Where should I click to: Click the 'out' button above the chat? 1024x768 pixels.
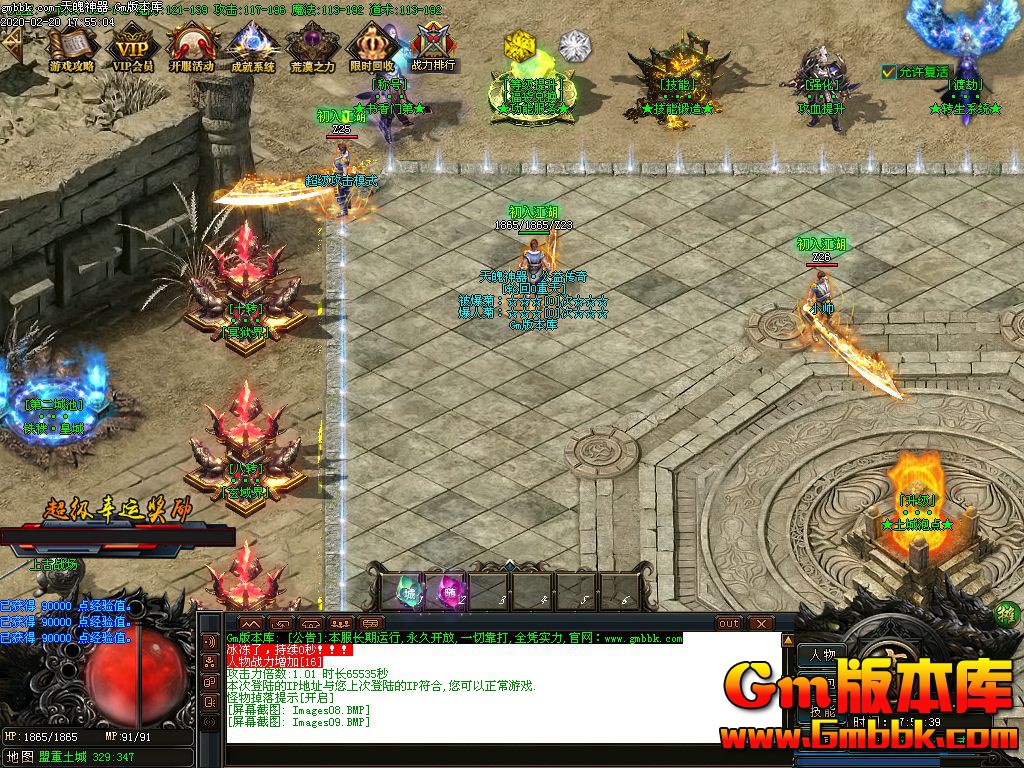coord(730,624)
